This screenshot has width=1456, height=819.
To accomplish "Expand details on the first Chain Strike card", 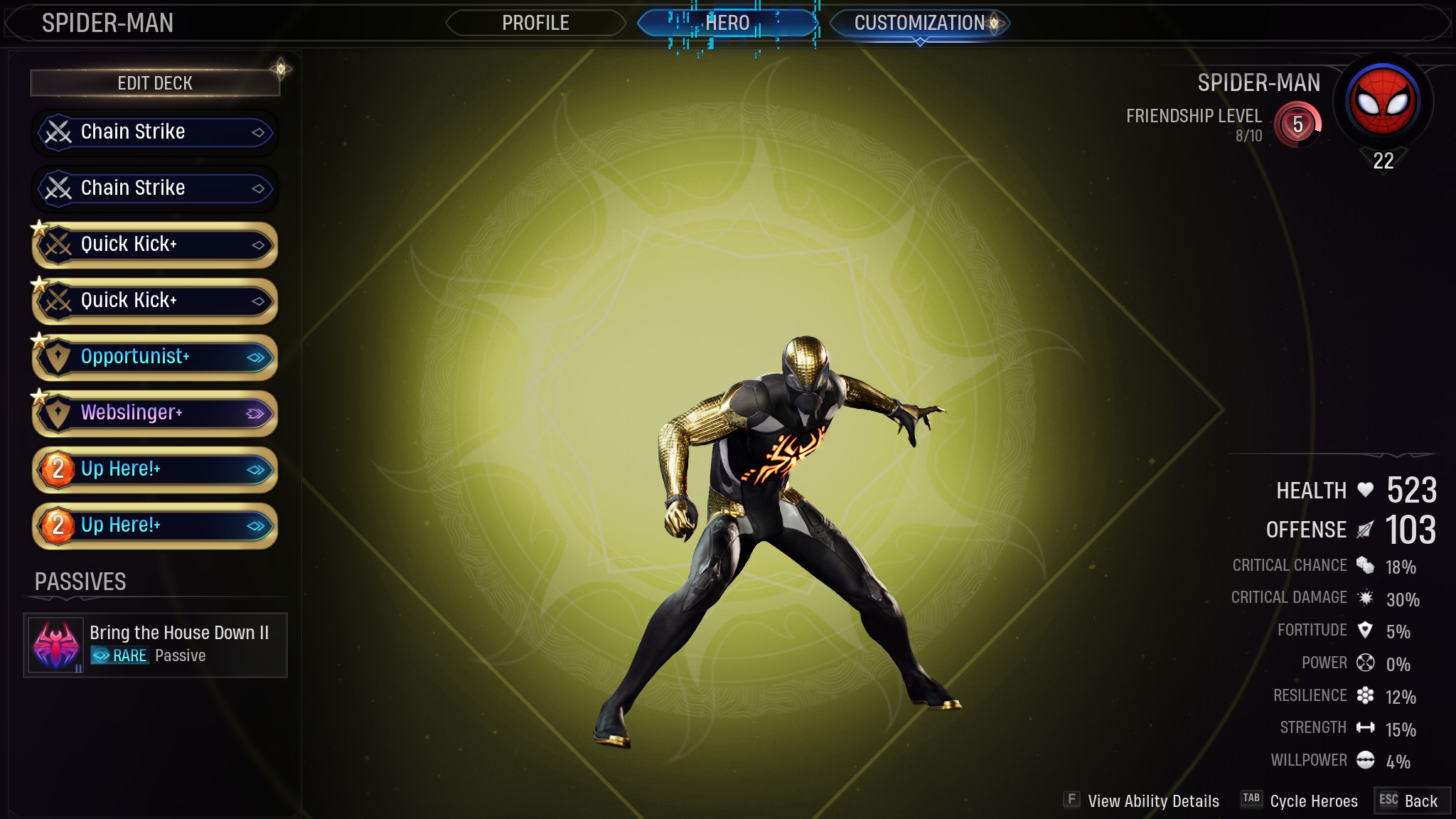I will pos(259,132).
